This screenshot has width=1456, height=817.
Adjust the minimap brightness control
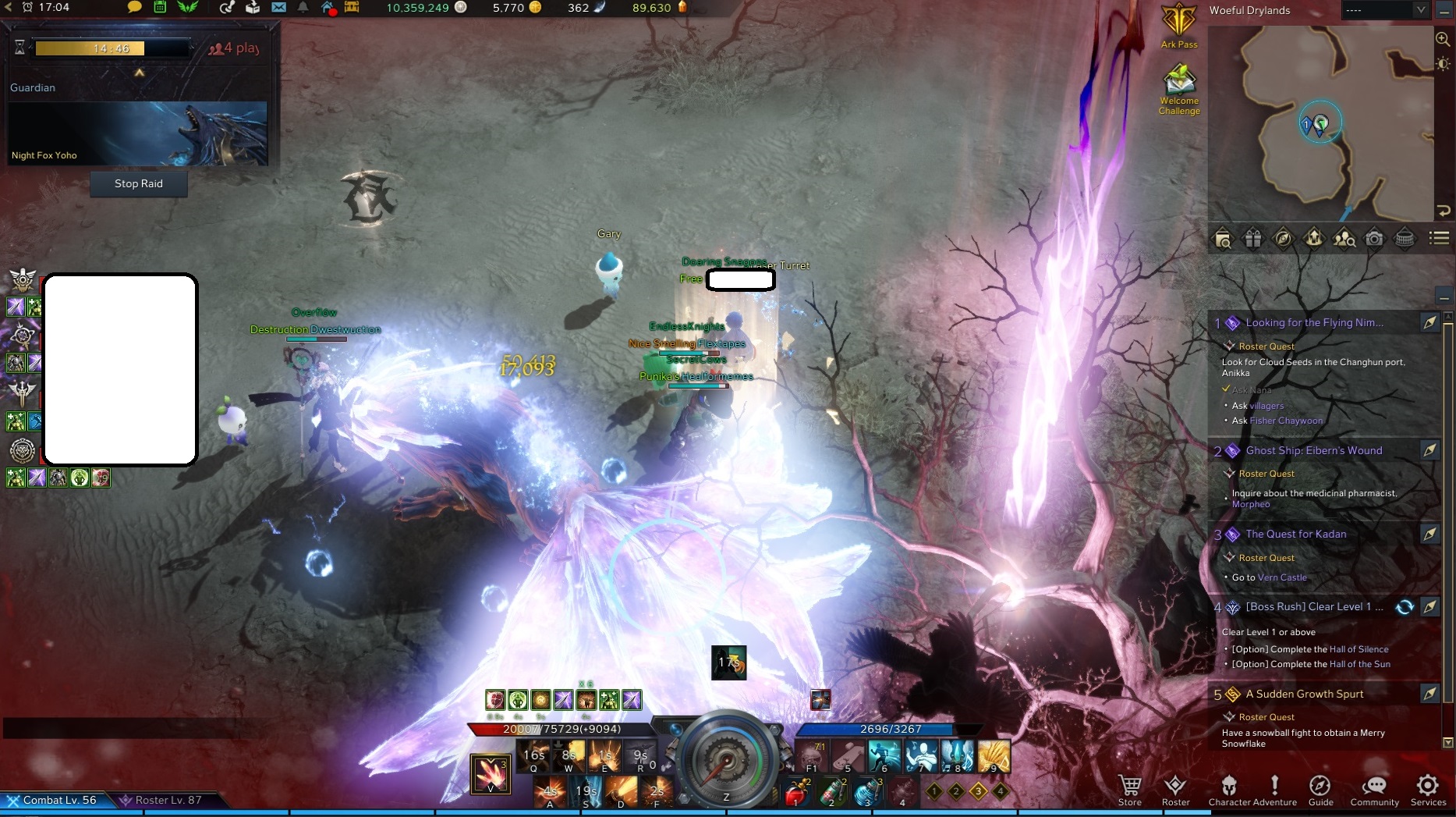pyautogui.click(x=1442, y=65)
